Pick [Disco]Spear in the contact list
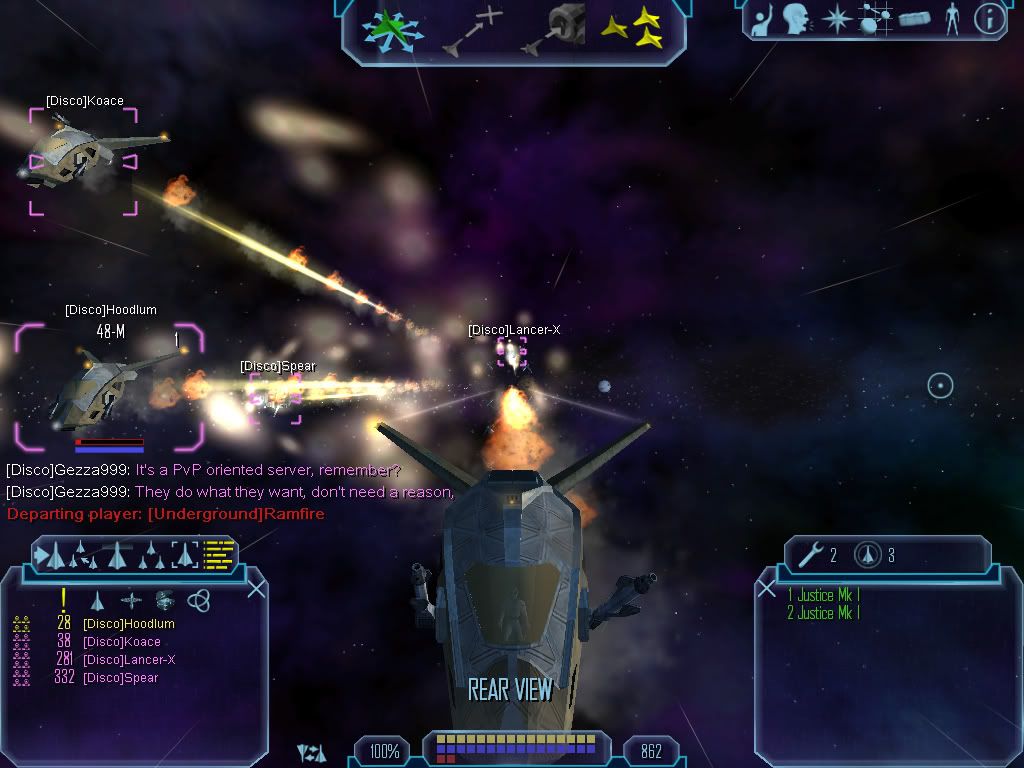 click(x=120, y=678)
